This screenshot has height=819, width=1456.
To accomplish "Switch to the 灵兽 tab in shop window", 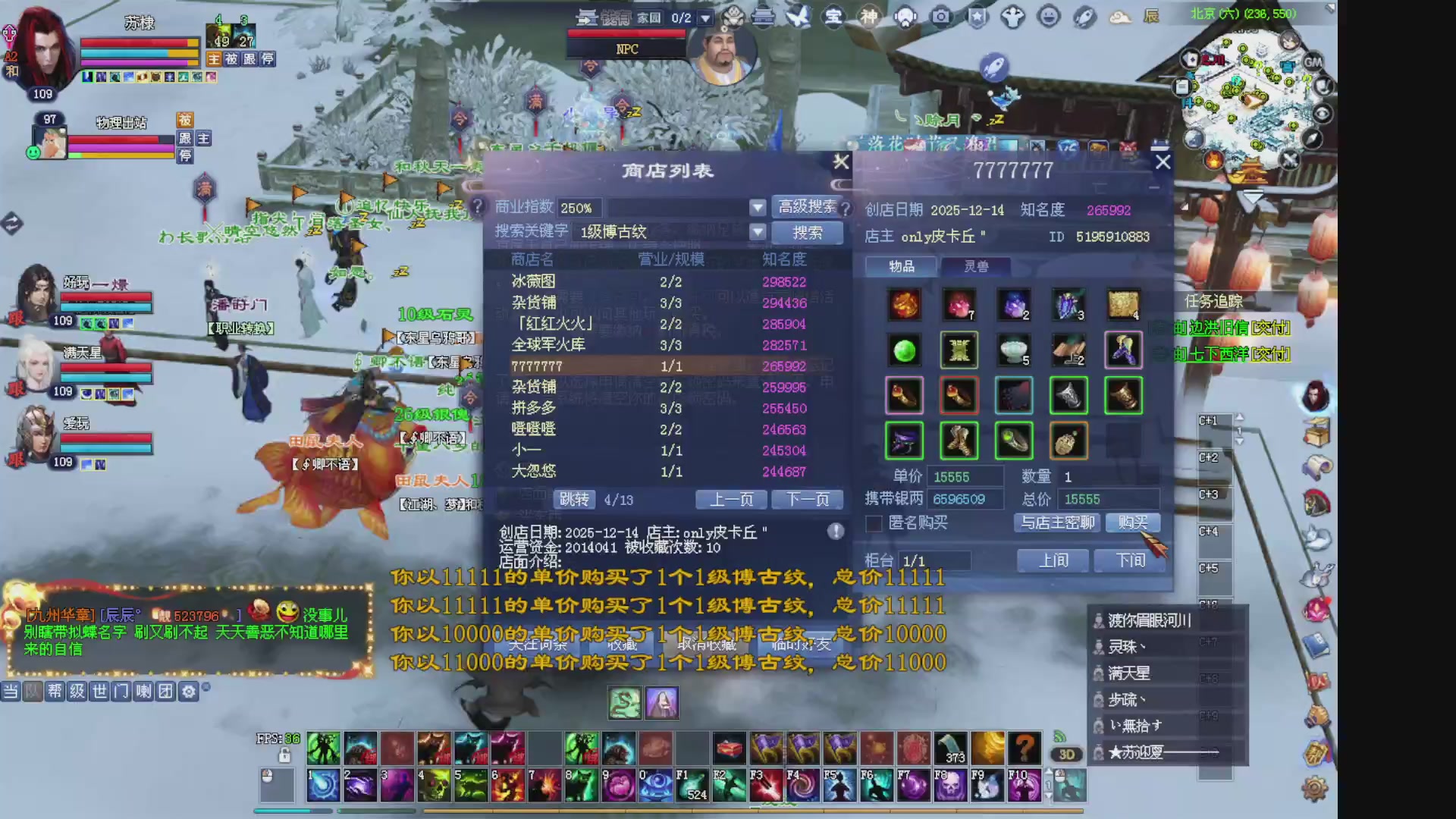I will click(974, 266).
